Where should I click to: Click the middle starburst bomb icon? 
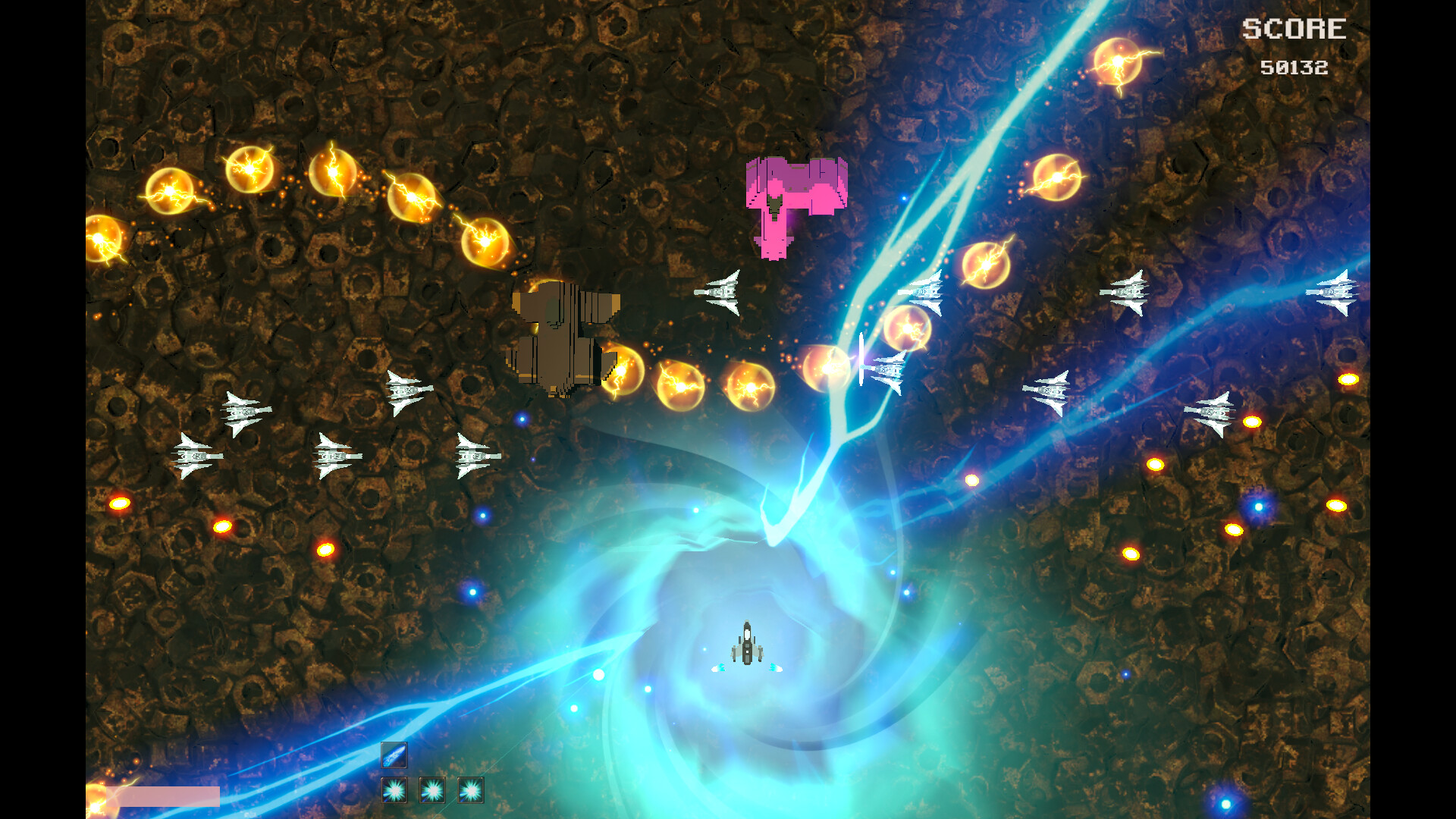[x=432, y=791]
